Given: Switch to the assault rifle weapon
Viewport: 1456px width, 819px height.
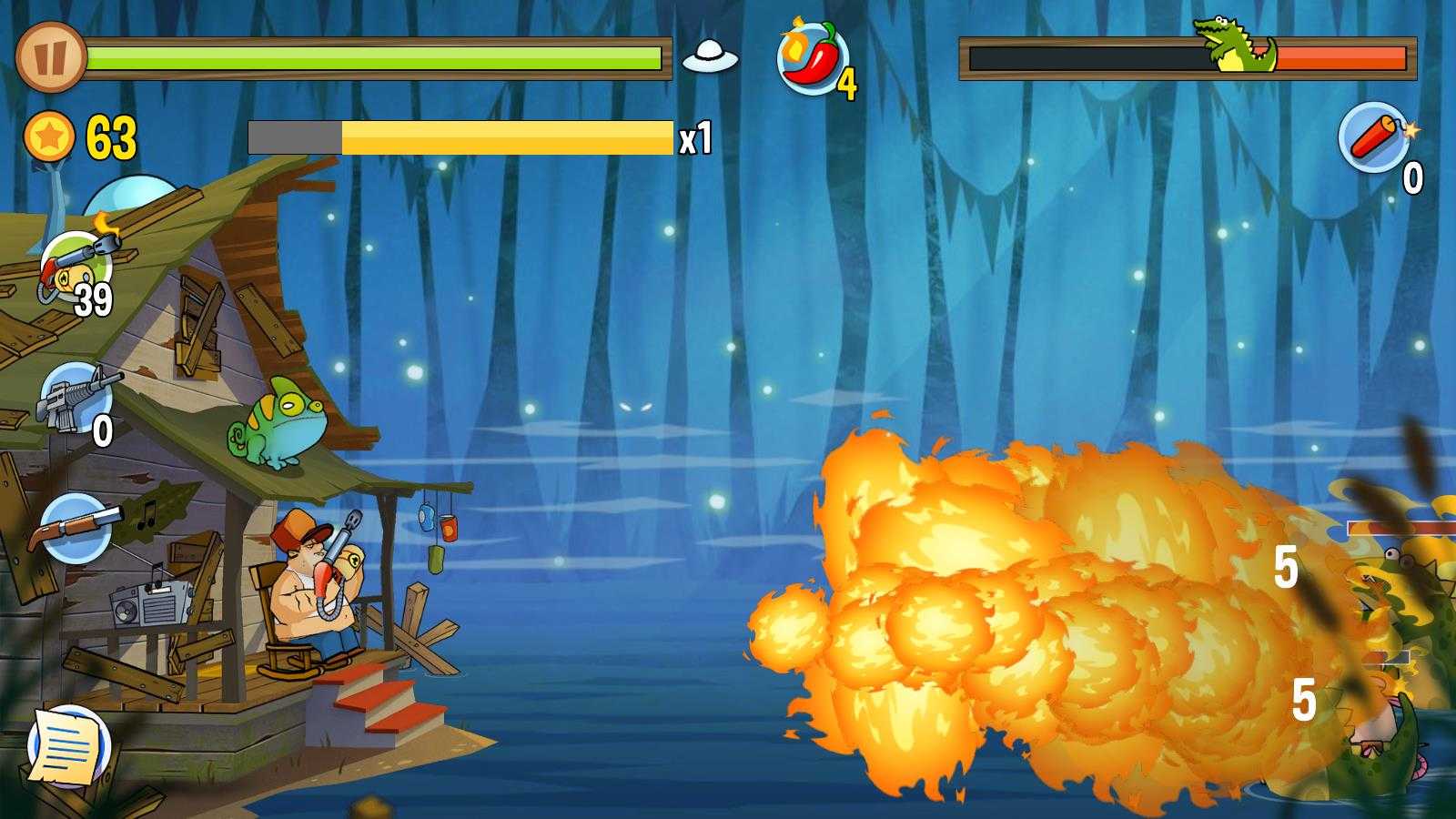Looking at the screenshot, I should (x=75, y=399).
